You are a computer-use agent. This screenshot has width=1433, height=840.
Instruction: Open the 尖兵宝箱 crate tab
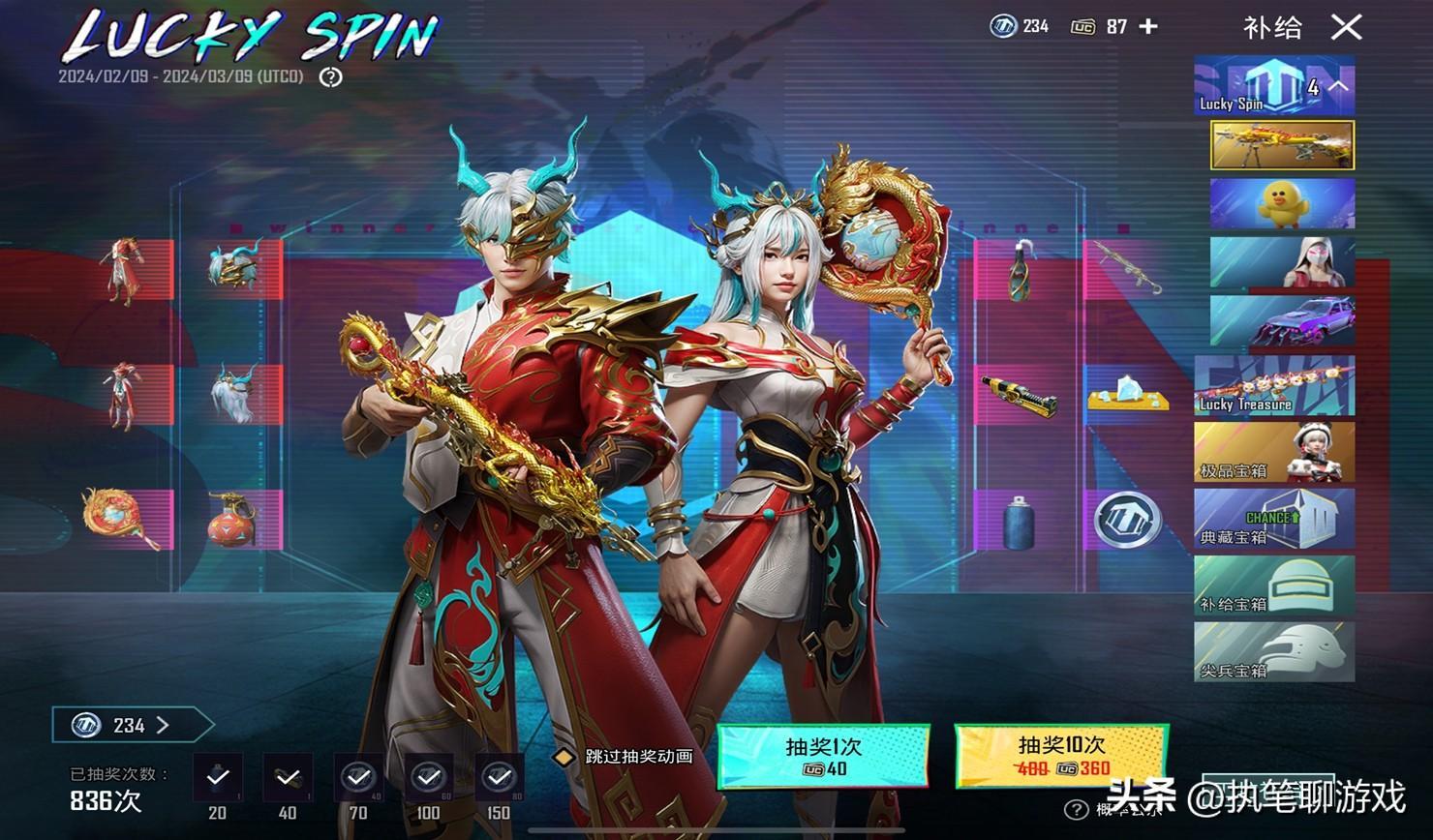(x=1274, y=652)
